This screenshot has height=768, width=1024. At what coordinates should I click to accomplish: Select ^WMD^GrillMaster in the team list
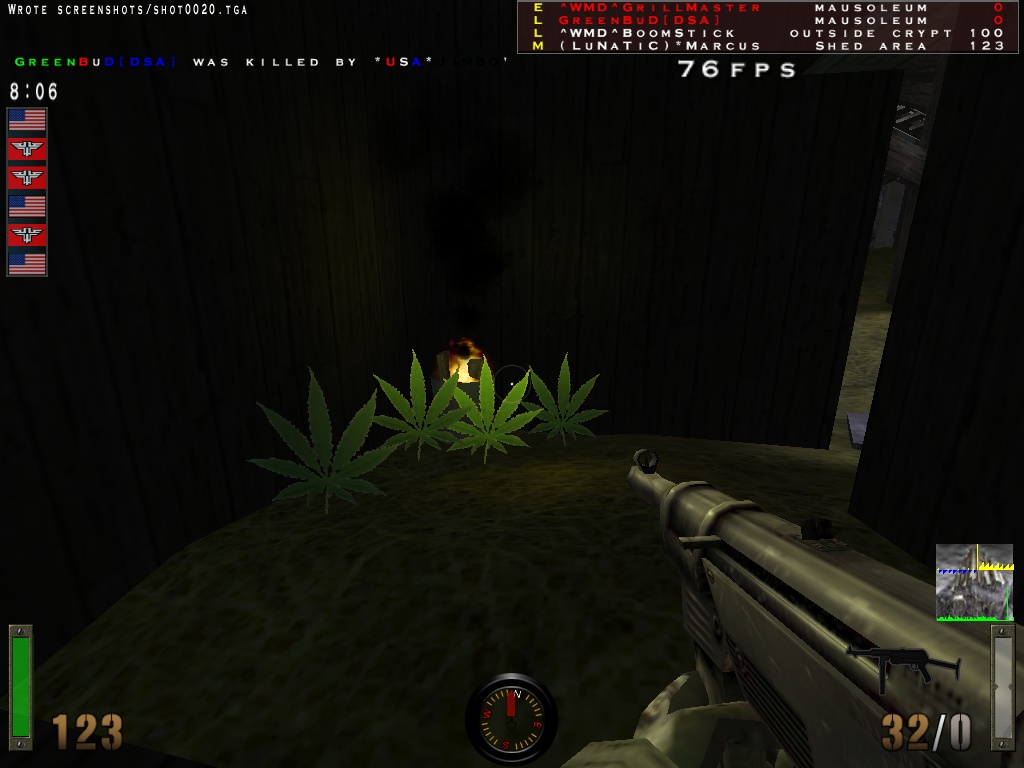[x=660, y=8]
